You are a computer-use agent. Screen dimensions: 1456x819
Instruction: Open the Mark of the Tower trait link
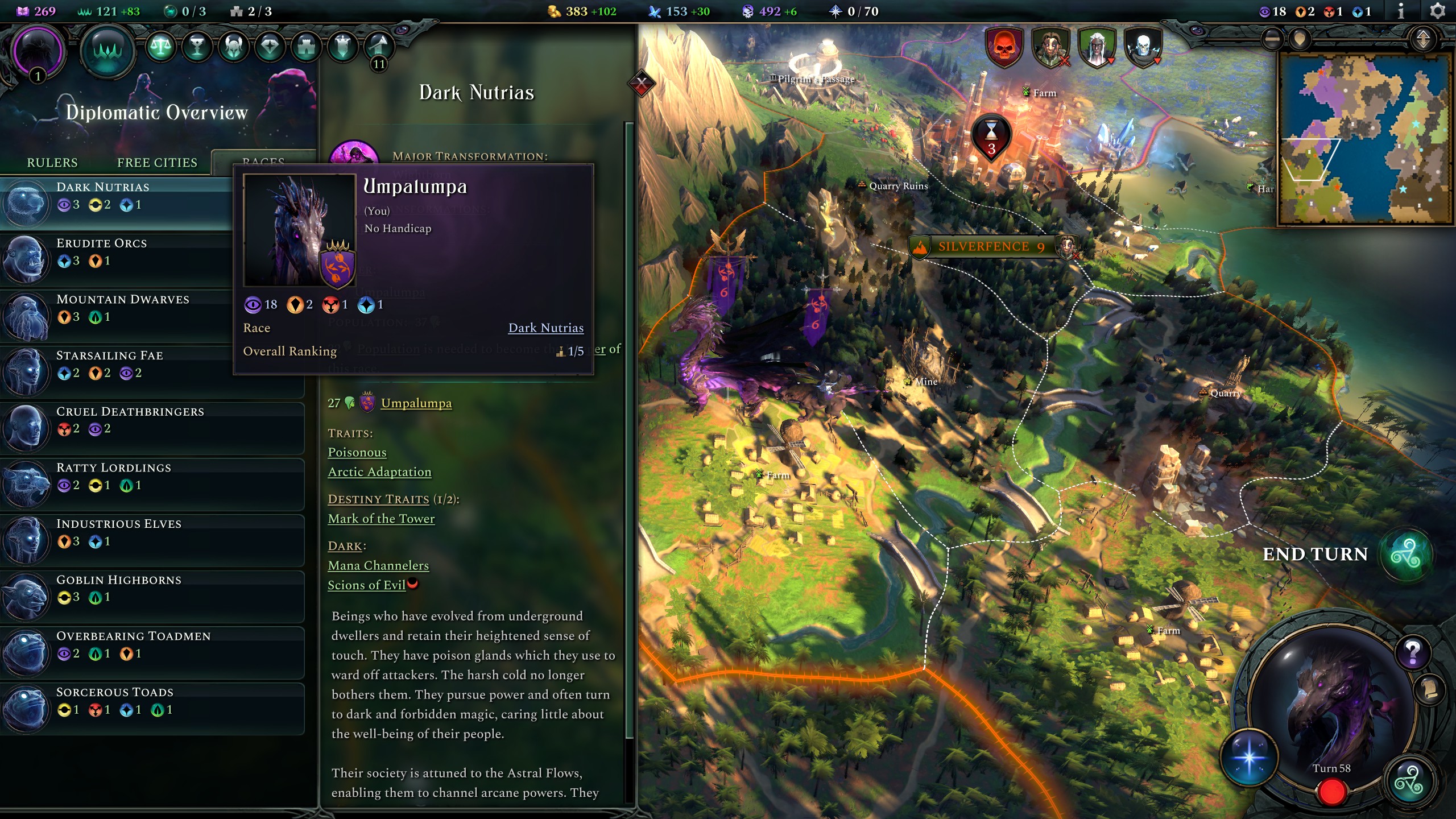click(x=380, y=518)
